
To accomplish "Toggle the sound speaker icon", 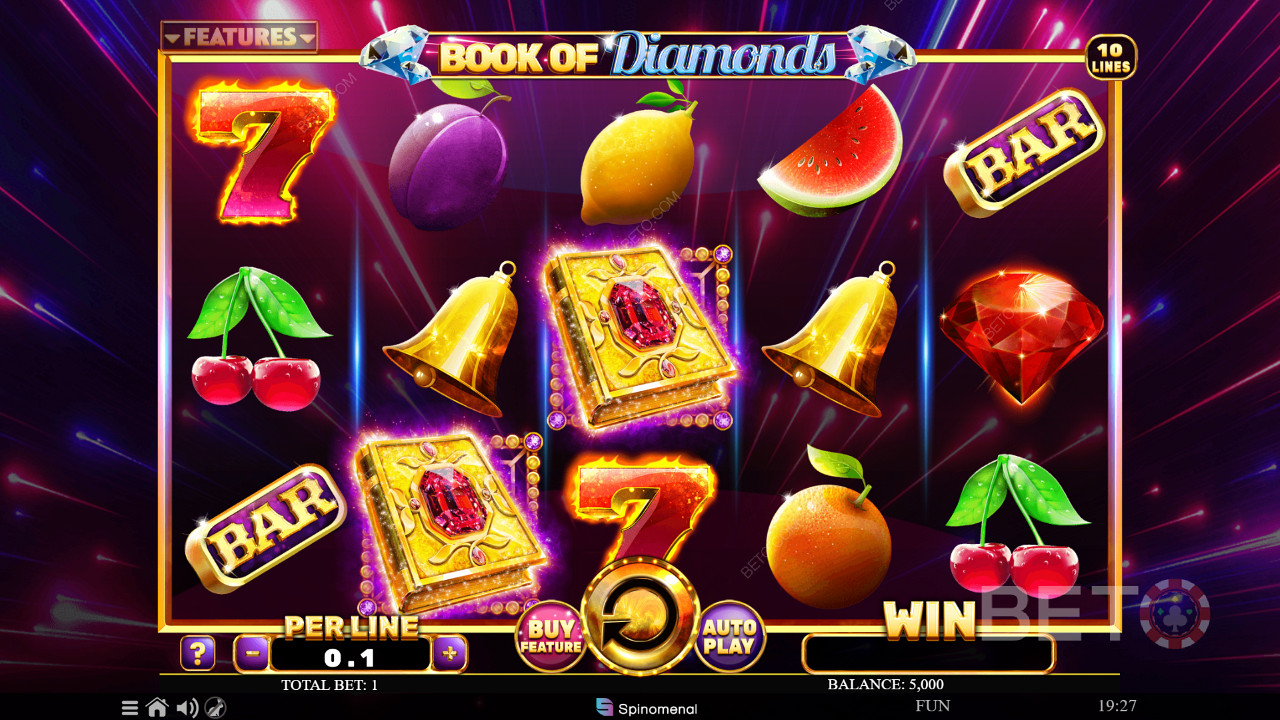I will 186,708.
